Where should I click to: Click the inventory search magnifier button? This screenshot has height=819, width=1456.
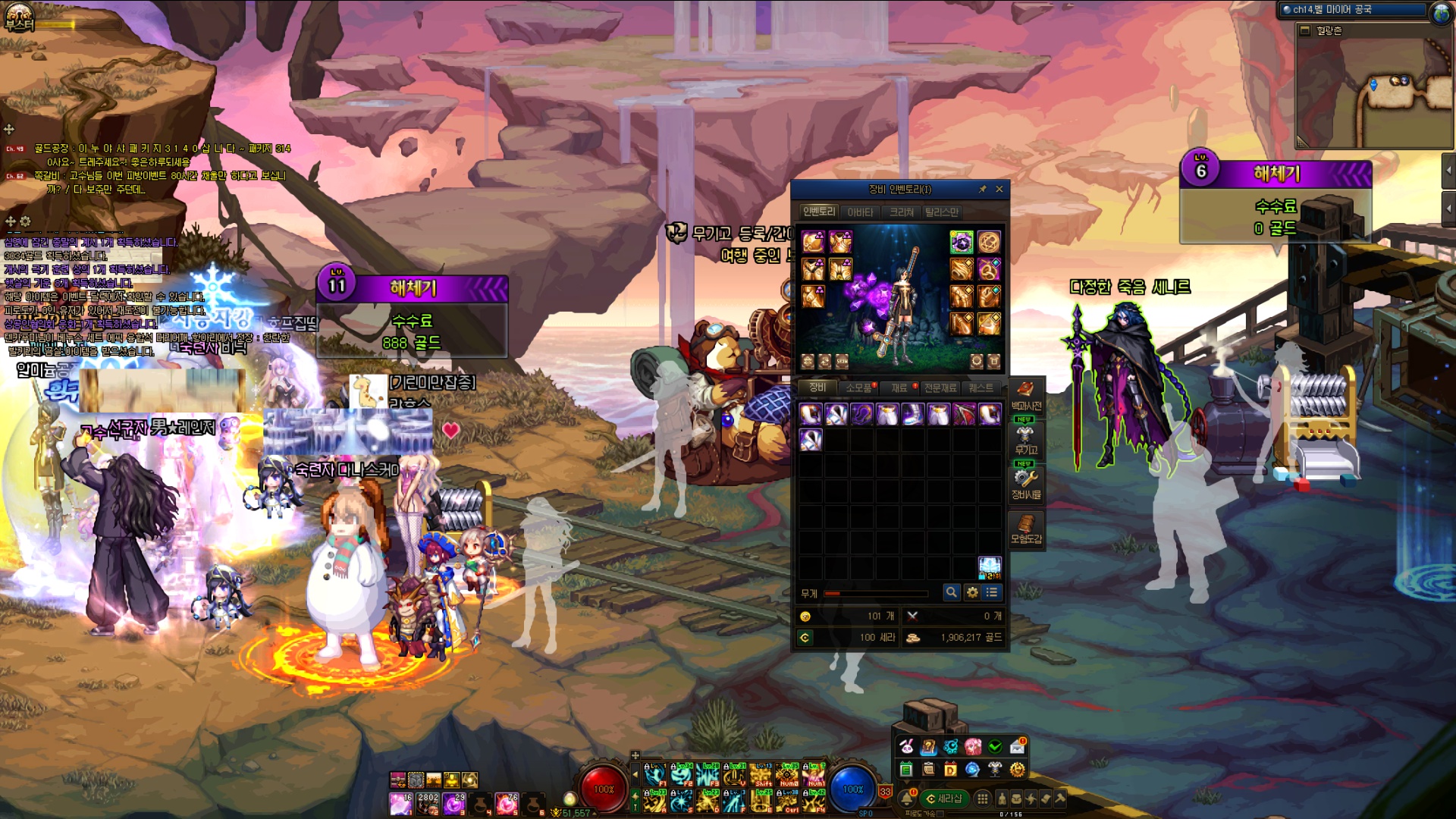pos(951,592)
